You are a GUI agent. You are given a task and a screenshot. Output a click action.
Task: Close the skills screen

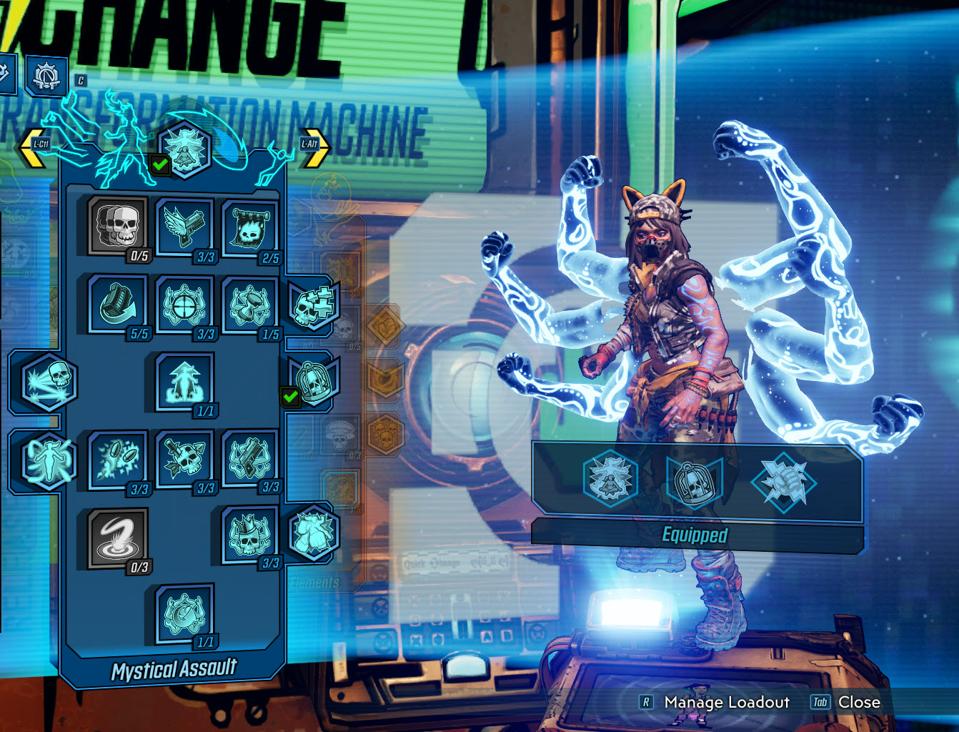(858, 702)
